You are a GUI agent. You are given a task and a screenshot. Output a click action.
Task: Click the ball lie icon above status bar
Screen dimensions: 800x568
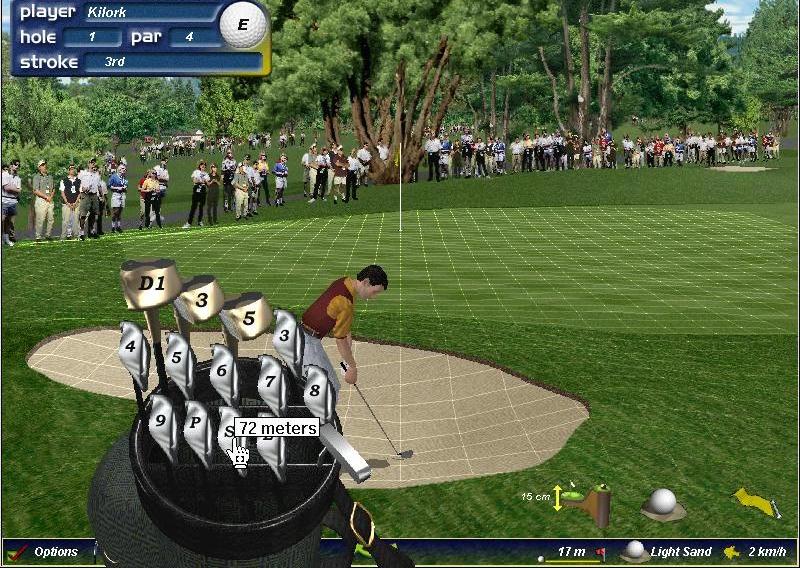(662, 502)
